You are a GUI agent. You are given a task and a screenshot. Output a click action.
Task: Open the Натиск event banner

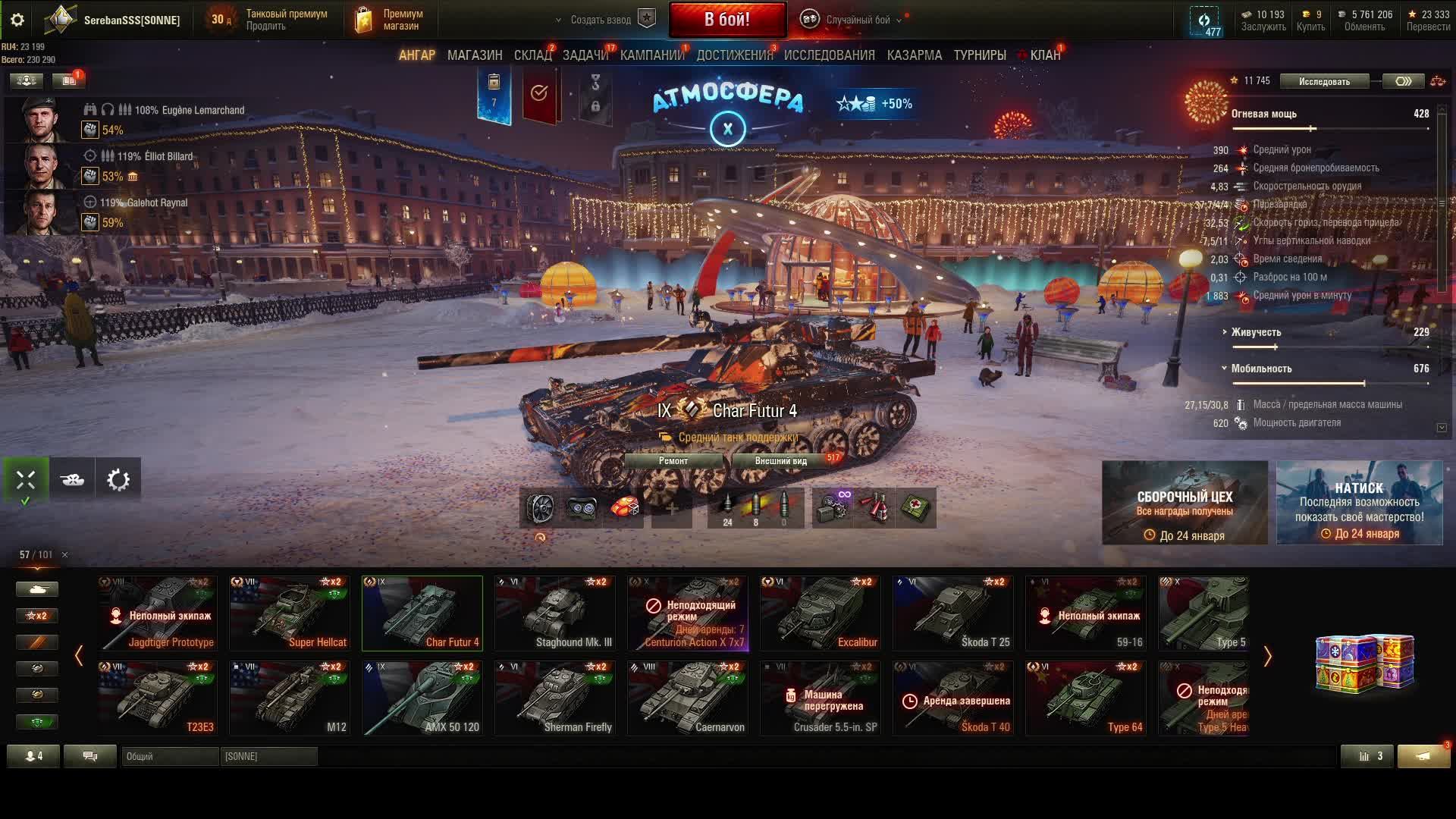tap(1359, 503)
